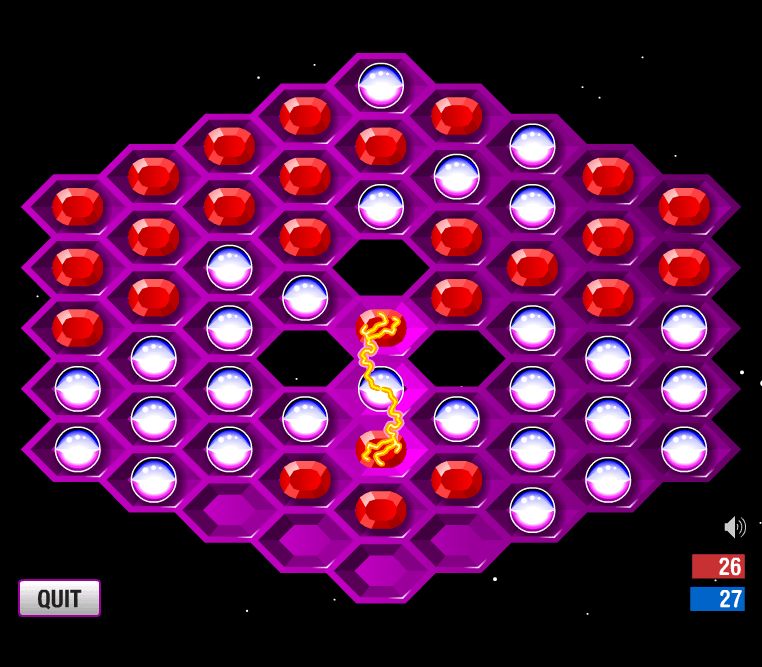Select the white pearl struck by lightning
Screen dimensions: 762x667
tap(381, 388)
